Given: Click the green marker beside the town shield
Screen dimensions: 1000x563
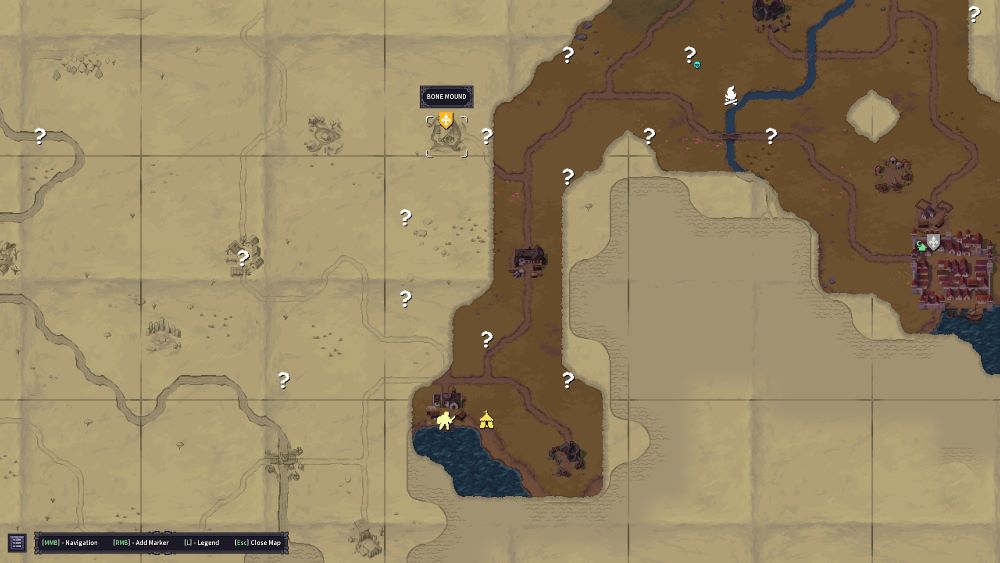Looking at the screenshot, I should pyautogui.click(x=921, y=246).
